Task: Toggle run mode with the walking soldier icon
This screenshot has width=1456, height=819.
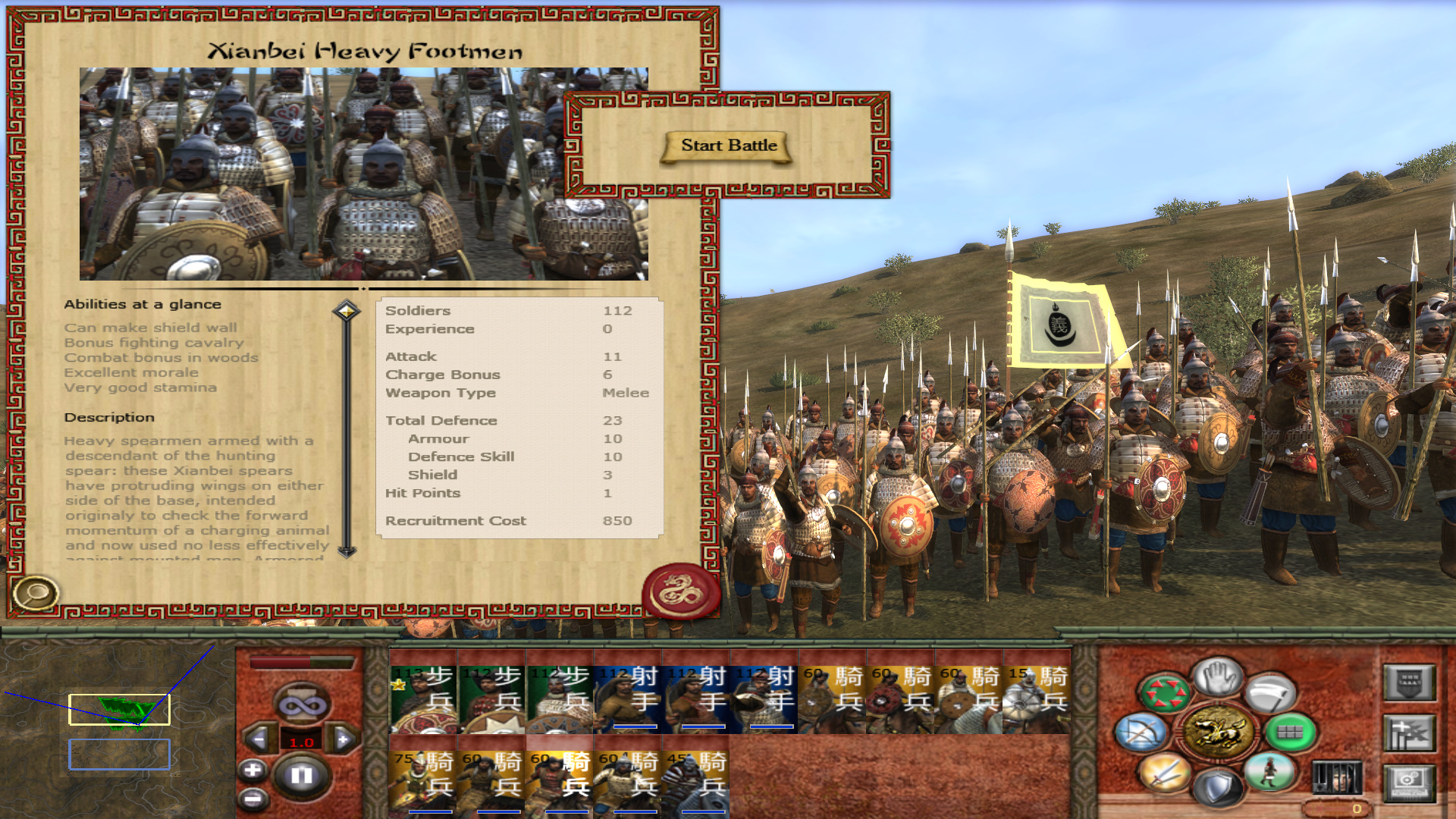Action: [1269, 772]
